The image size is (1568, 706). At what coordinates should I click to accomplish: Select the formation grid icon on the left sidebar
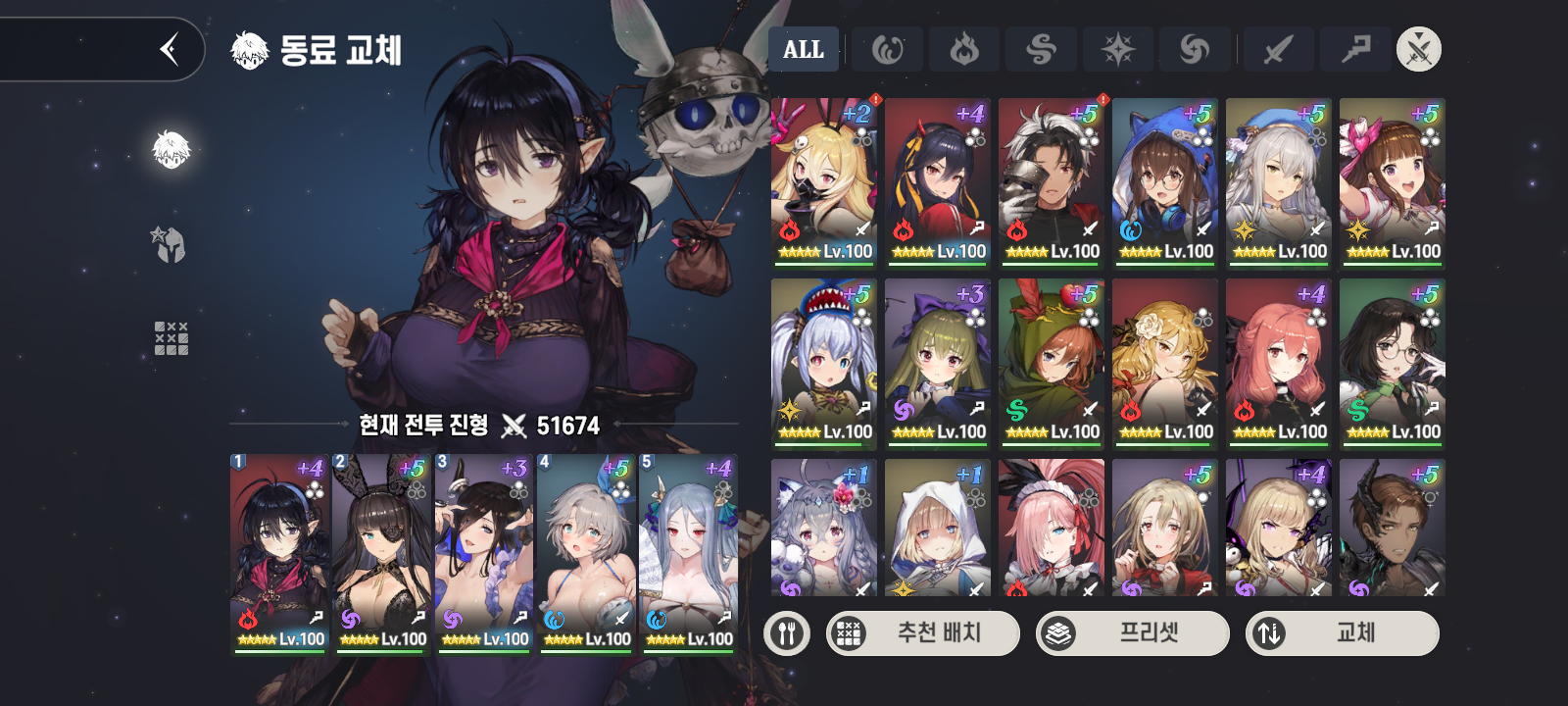171,338
